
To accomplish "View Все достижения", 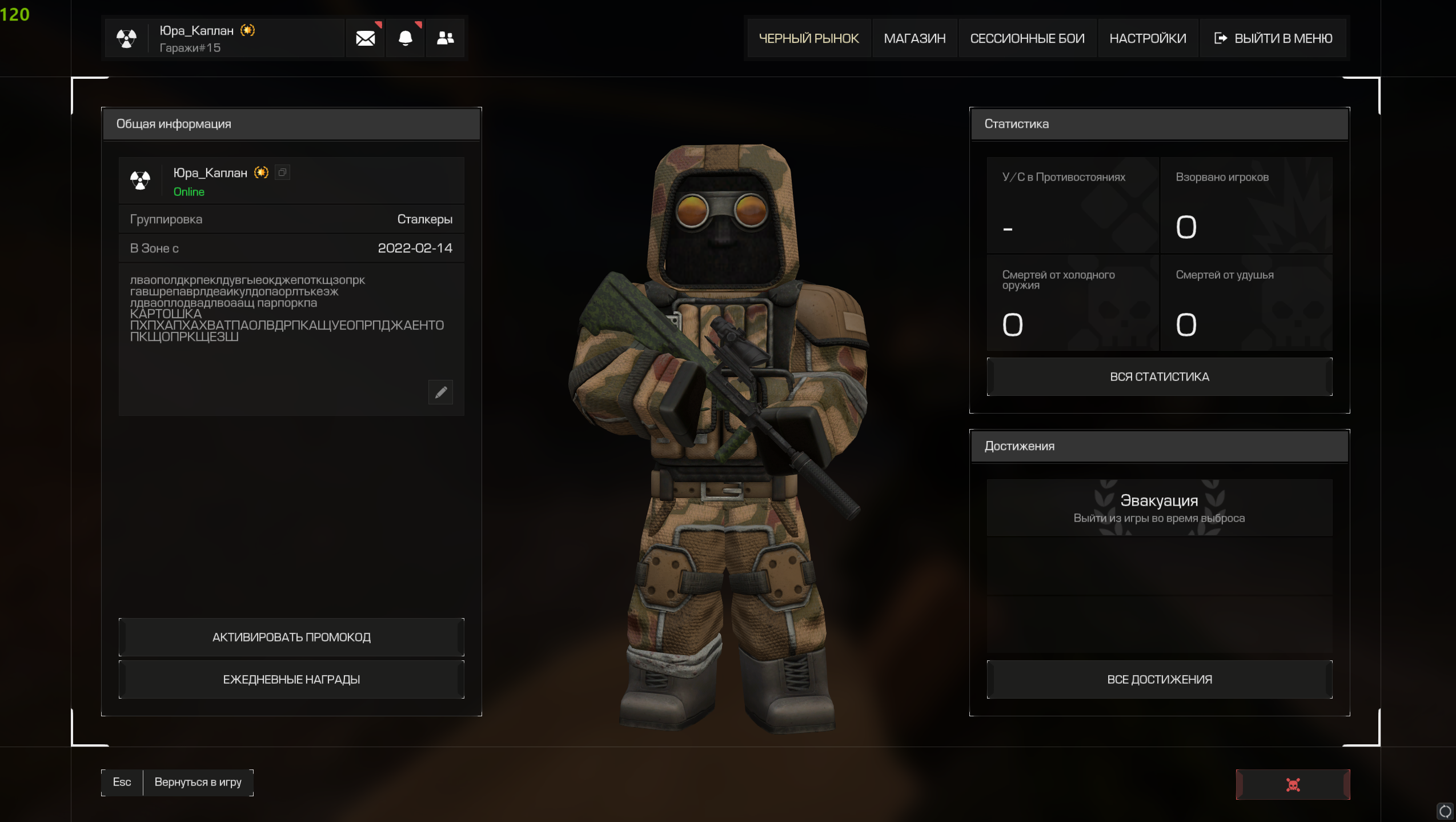I will (x=1159, y=679).
